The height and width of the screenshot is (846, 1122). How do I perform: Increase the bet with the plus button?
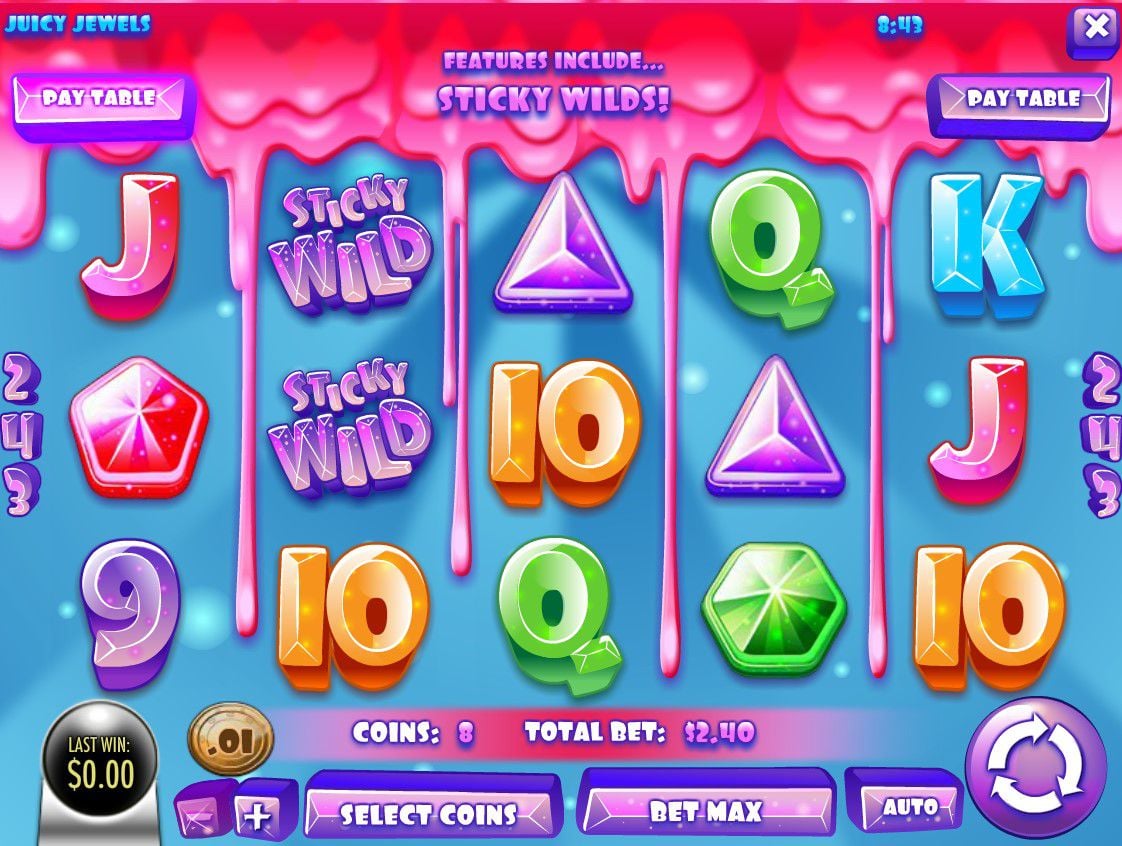[x=258, y=816]
